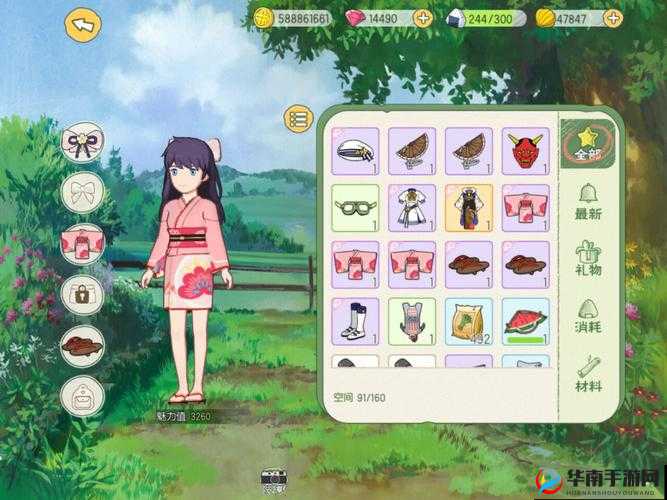Open the 礼物 (Gifts) category tab
The width and height of the screenshot is (667, 500).
click(588, 259)
